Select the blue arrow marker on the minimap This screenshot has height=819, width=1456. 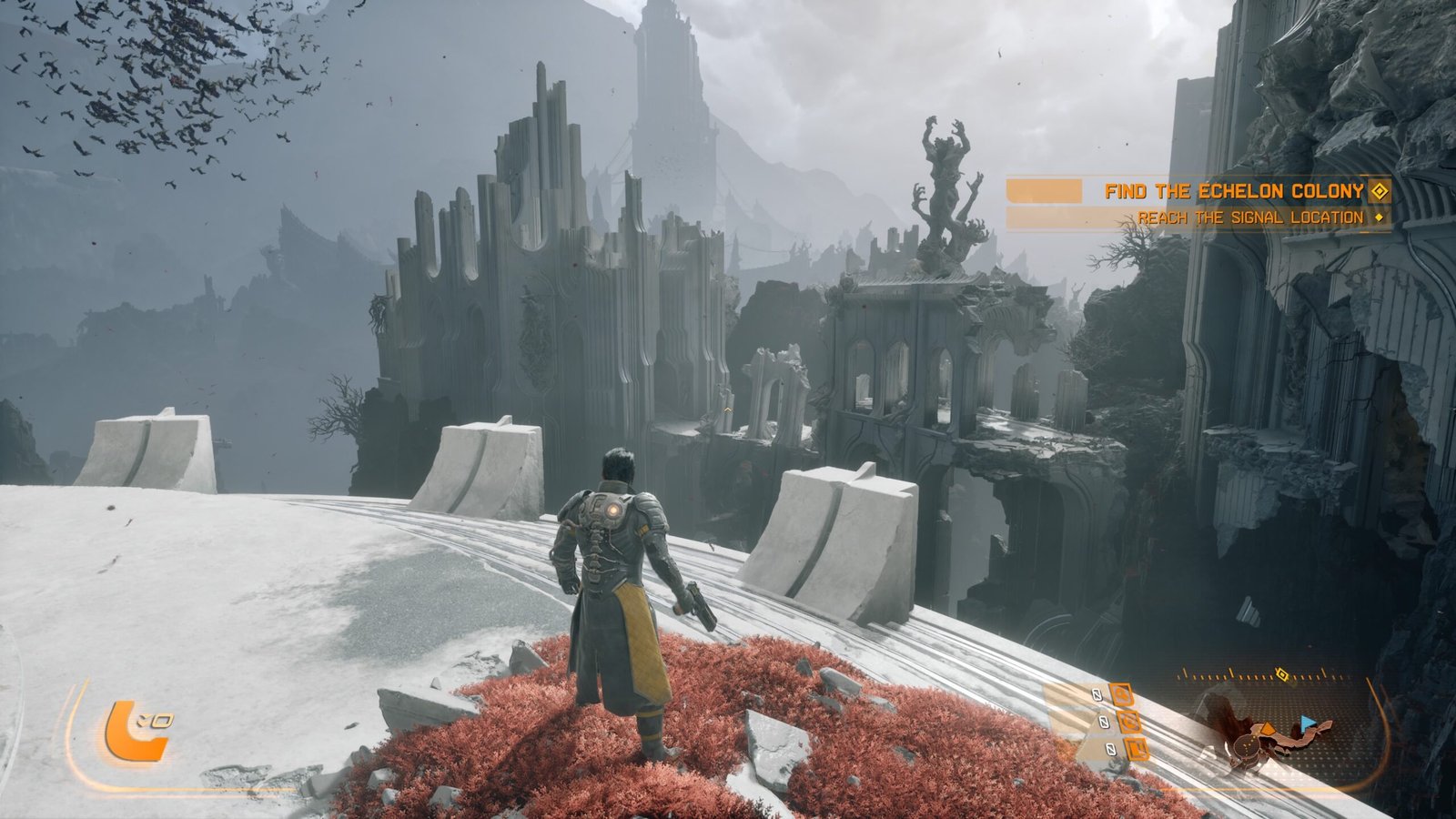coord(1308,723)
